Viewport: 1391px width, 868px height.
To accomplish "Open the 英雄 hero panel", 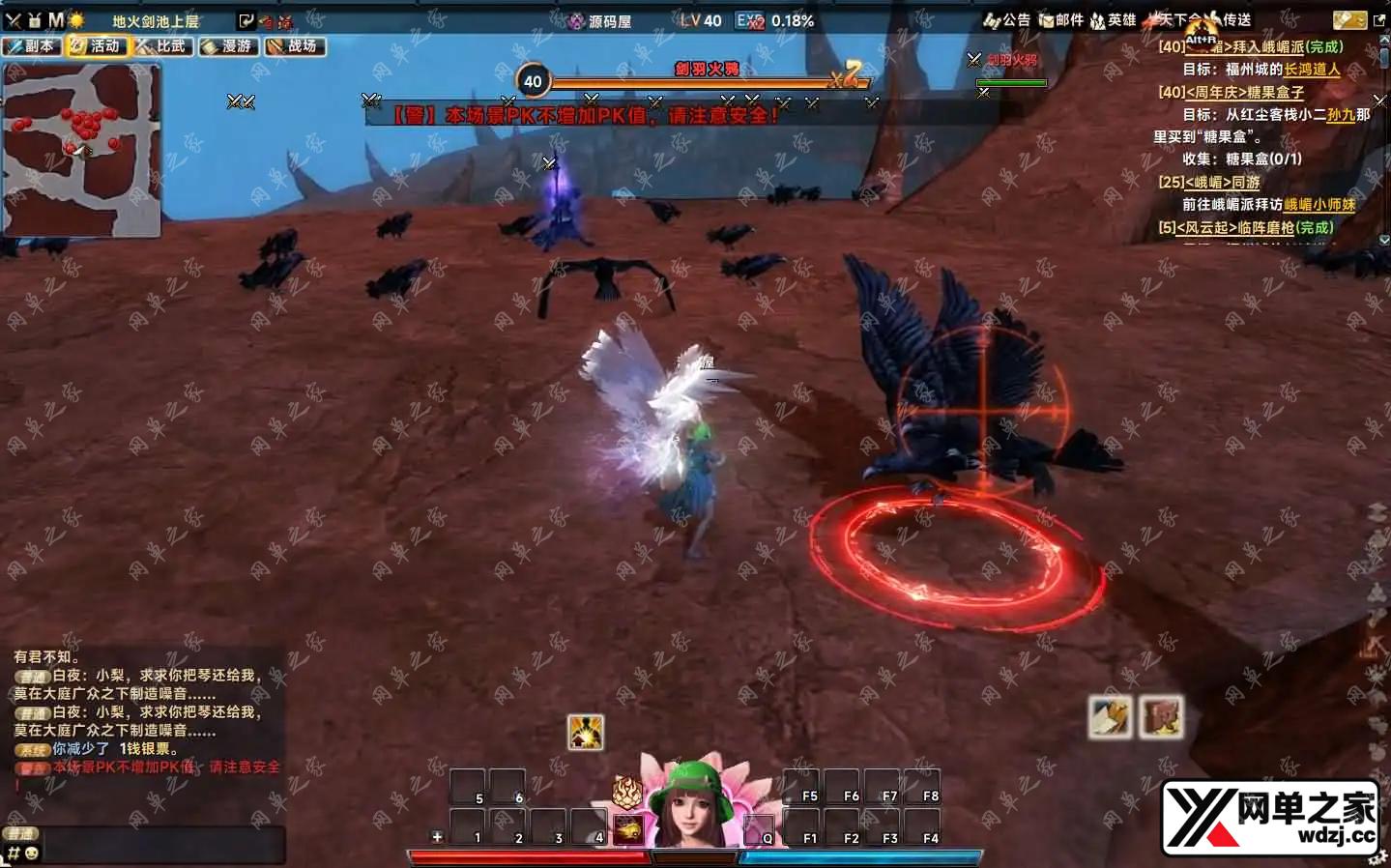I will [x=1113, y=20].
